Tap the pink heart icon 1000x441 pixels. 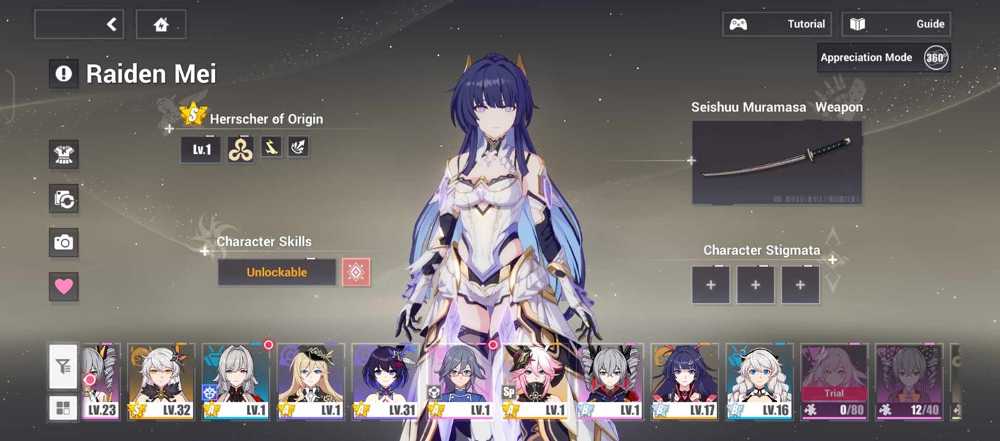coord(64,286)
